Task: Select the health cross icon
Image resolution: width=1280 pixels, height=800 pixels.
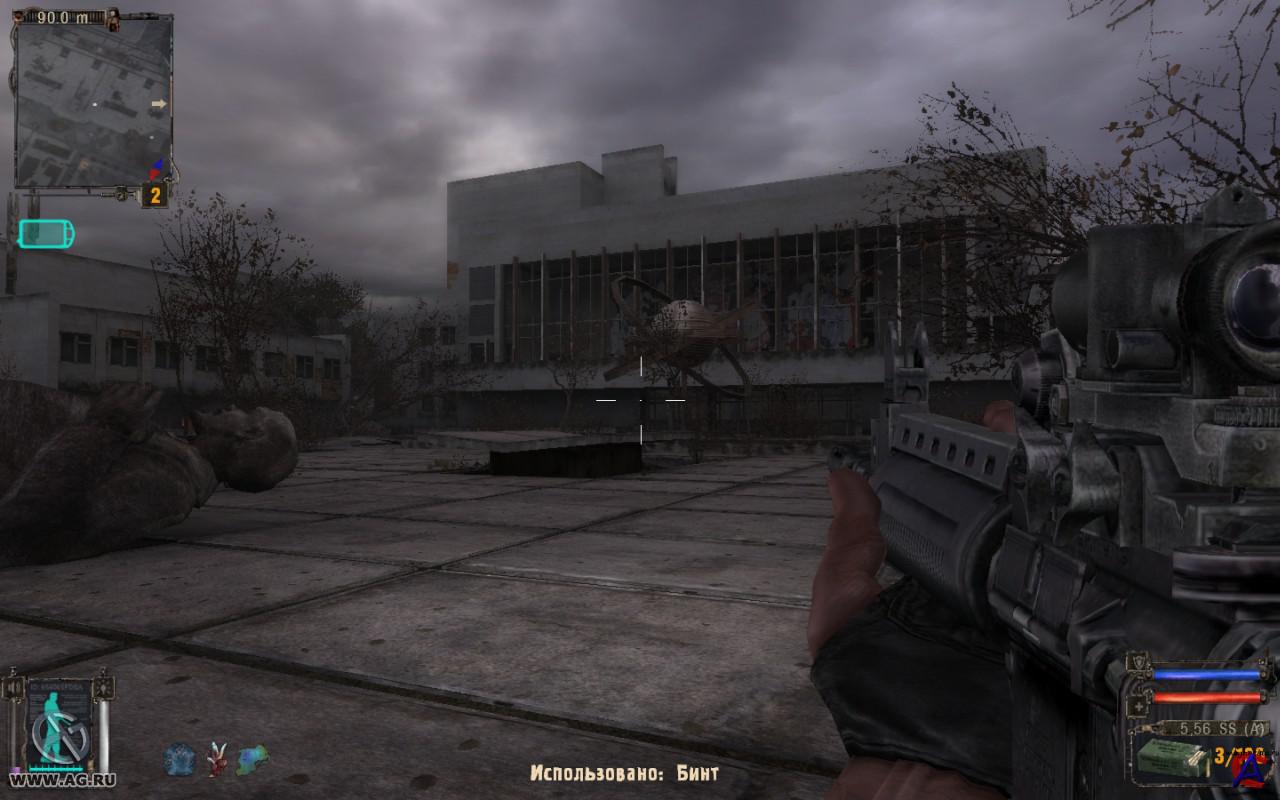Action: [x=1138, y=704]
